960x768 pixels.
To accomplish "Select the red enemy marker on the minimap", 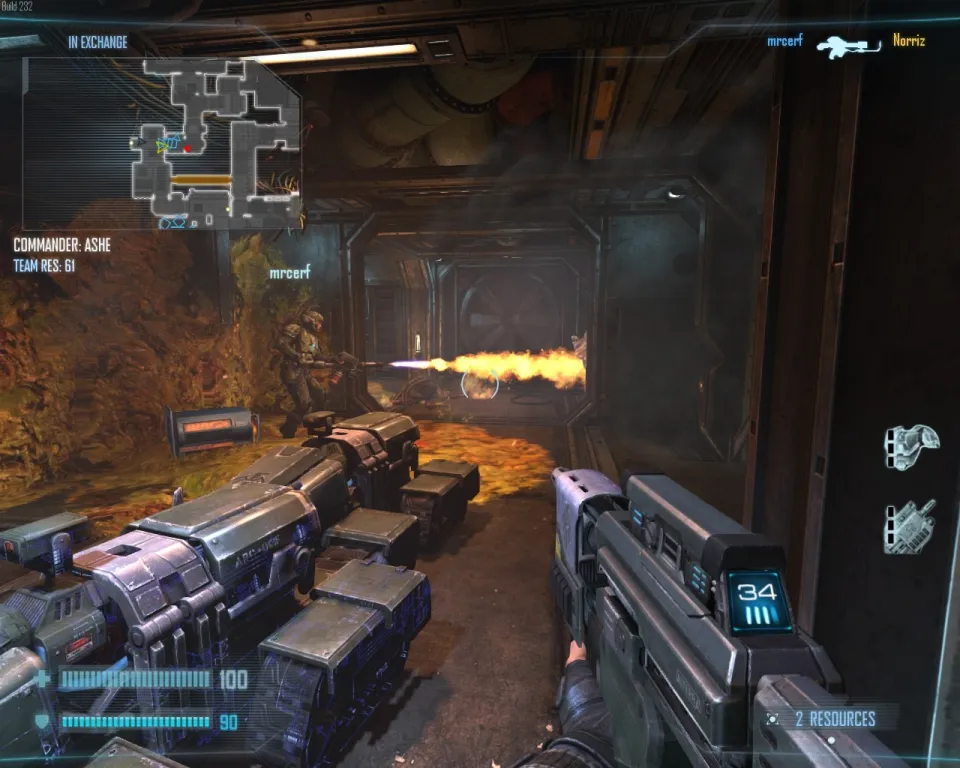I will pos(187,149).
